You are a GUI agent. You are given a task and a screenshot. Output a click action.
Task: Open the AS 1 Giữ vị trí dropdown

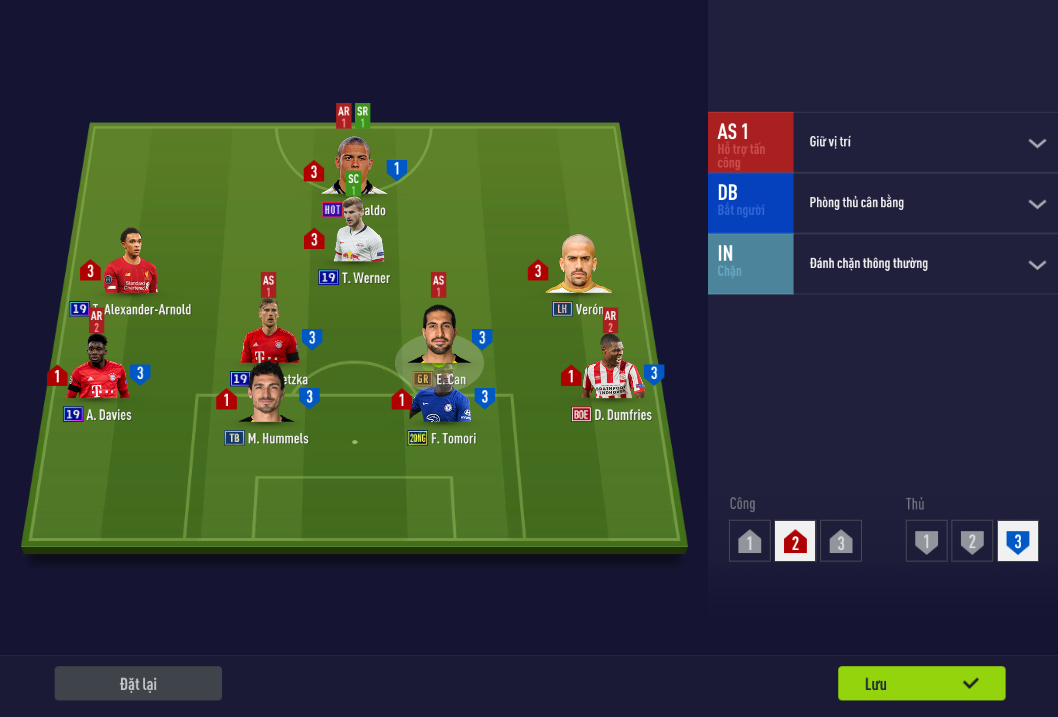tap(1036, 143)
